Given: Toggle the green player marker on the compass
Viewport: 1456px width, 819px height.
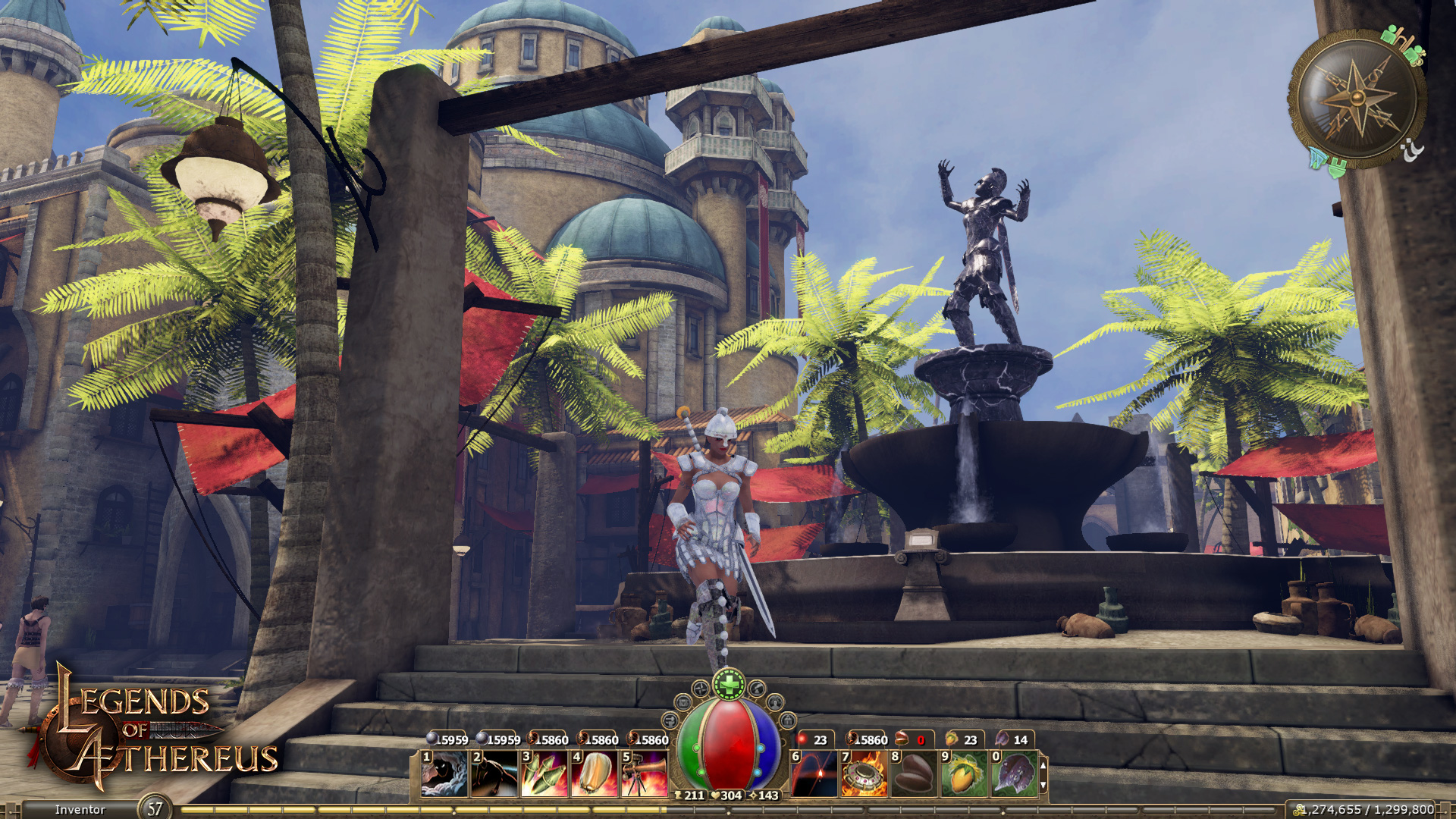Looking at the screenshot, I should (x=1389, y=35).
